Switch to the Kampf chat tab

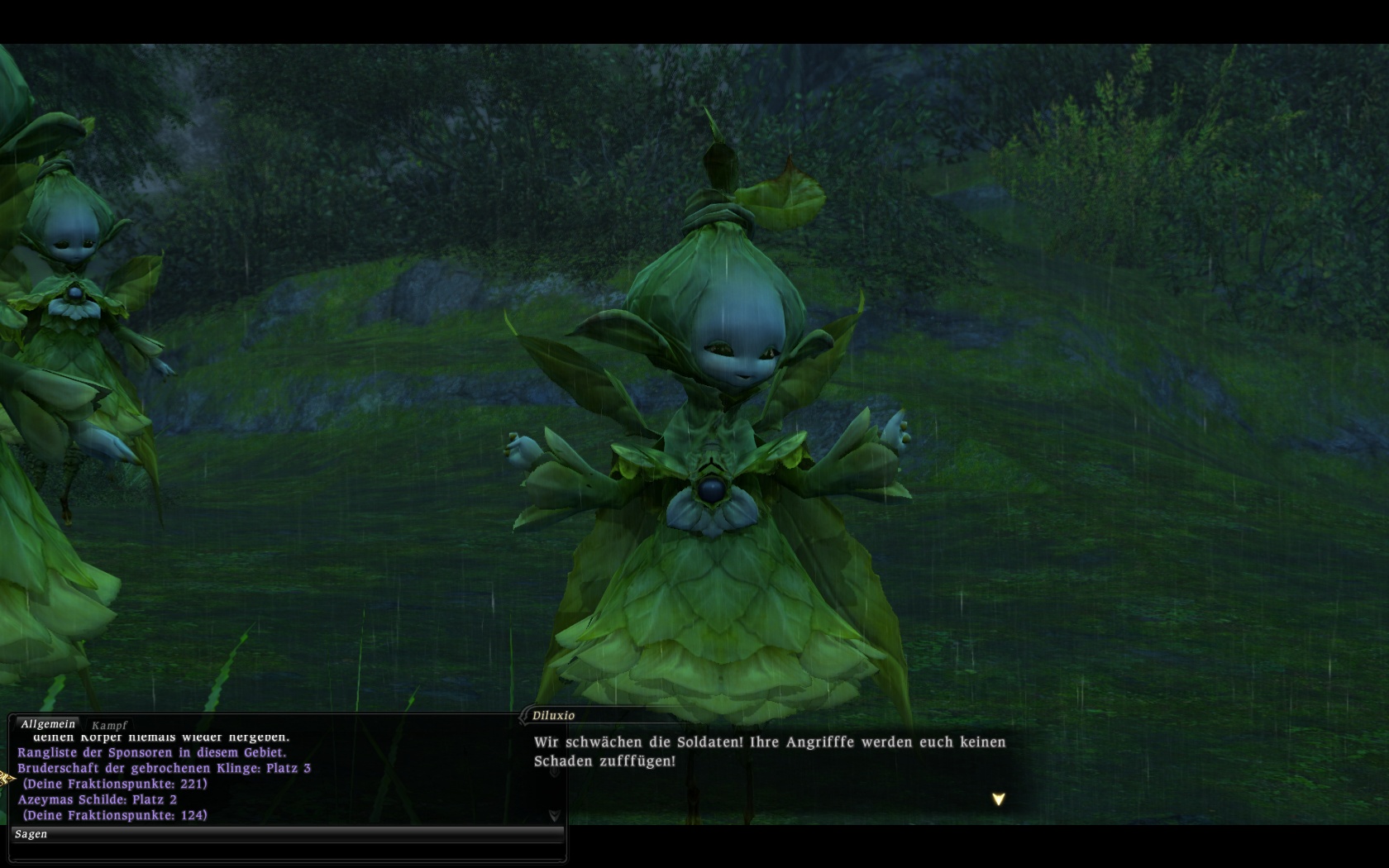pyautogui.click(x=109, y=725)
